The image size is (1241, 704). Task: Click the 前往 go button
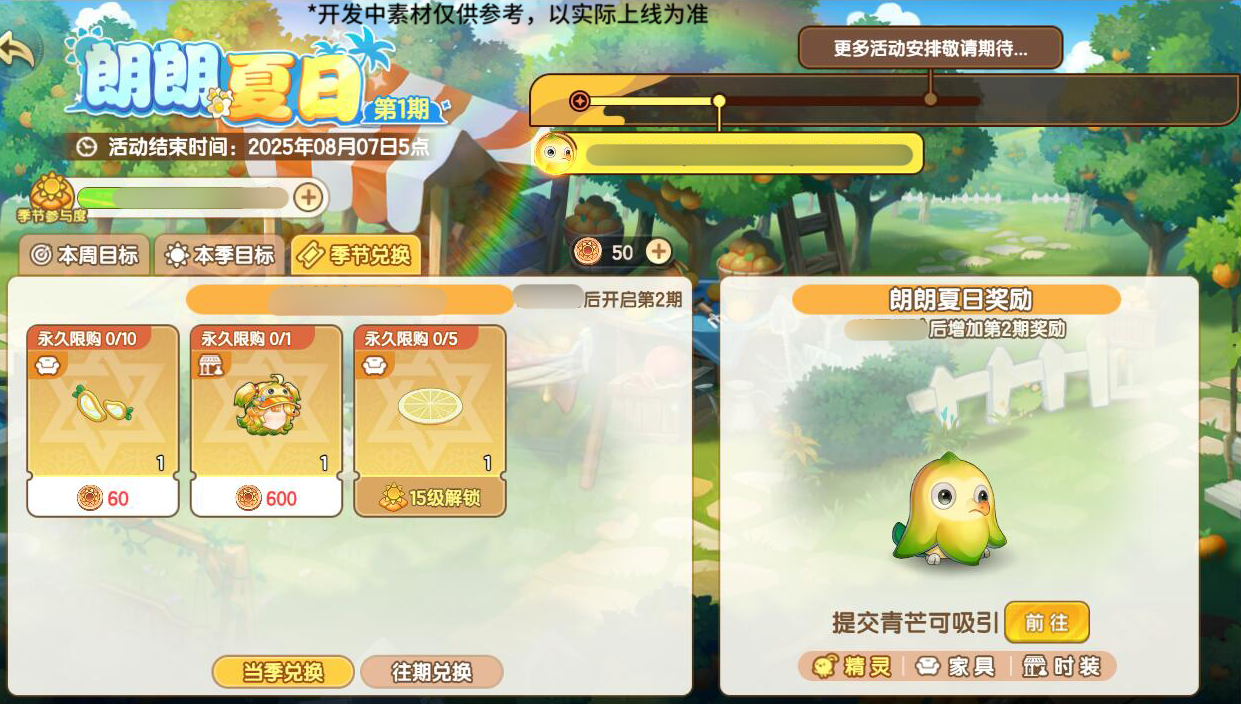point(1046,622)
